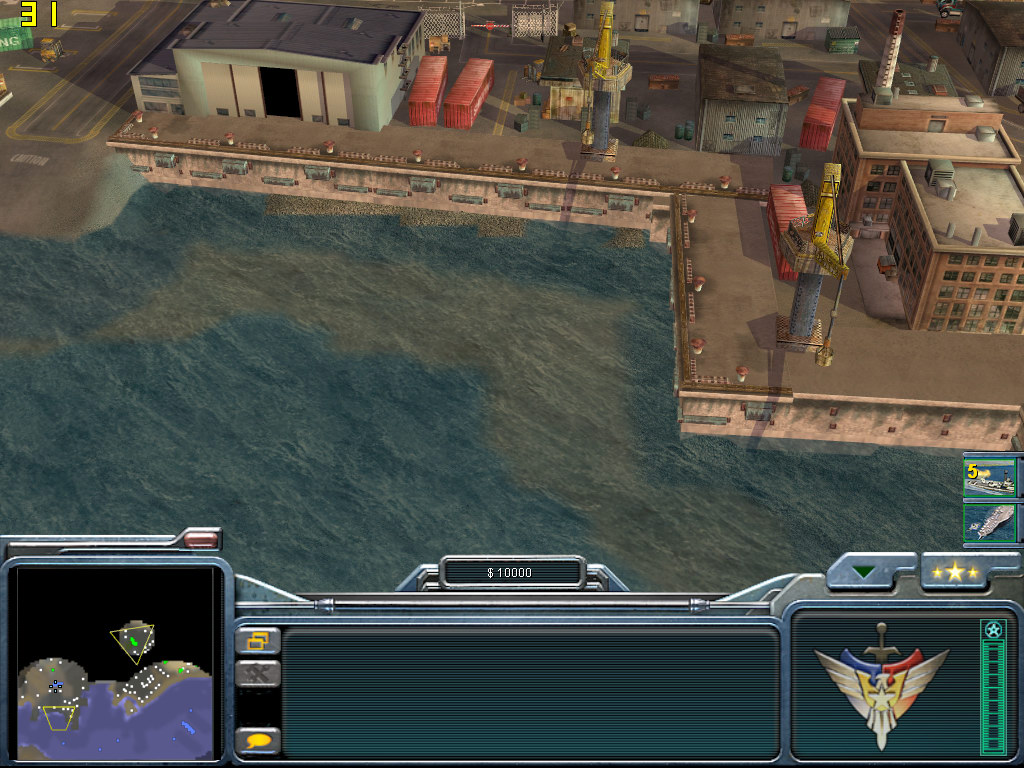
Task: Click the crossed tools button beside the minimap
Action: pyautogui.click(x=258, y=674)
